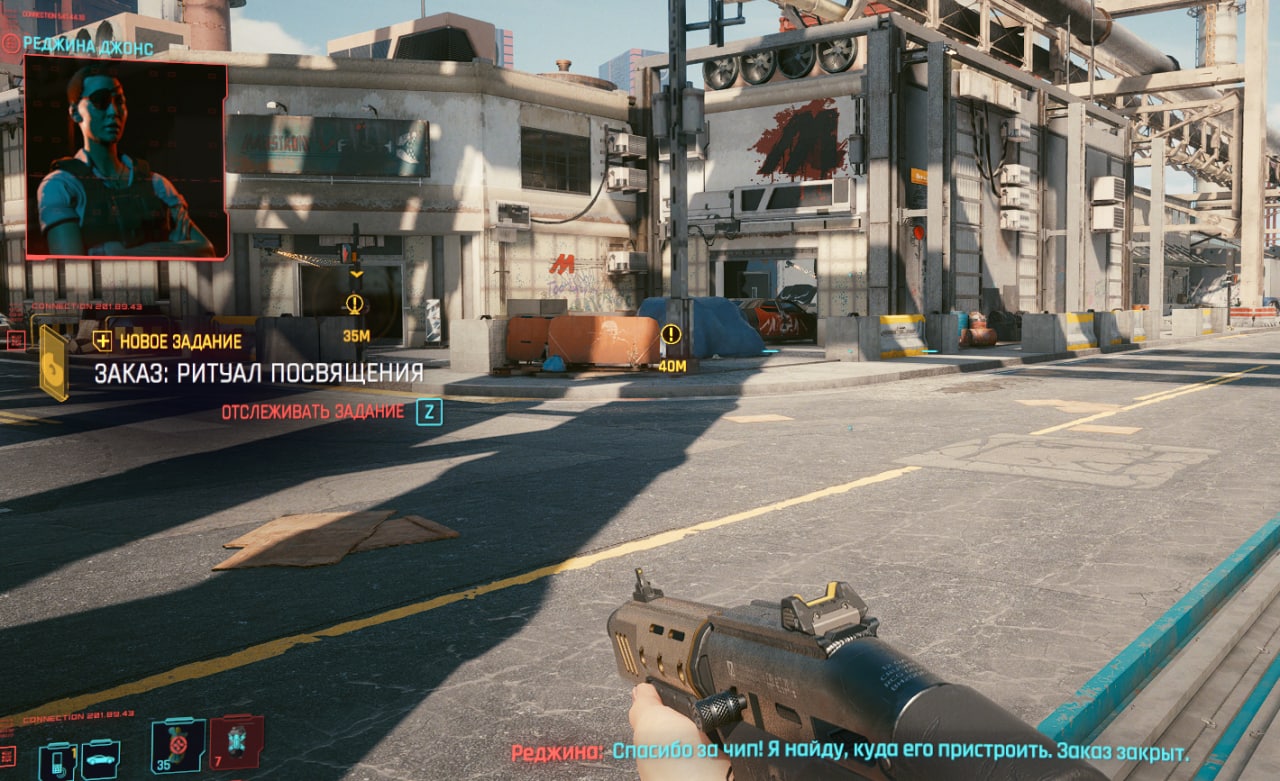
Task: Select the grenade slot showing 35
Action: [x=178, y=745]
